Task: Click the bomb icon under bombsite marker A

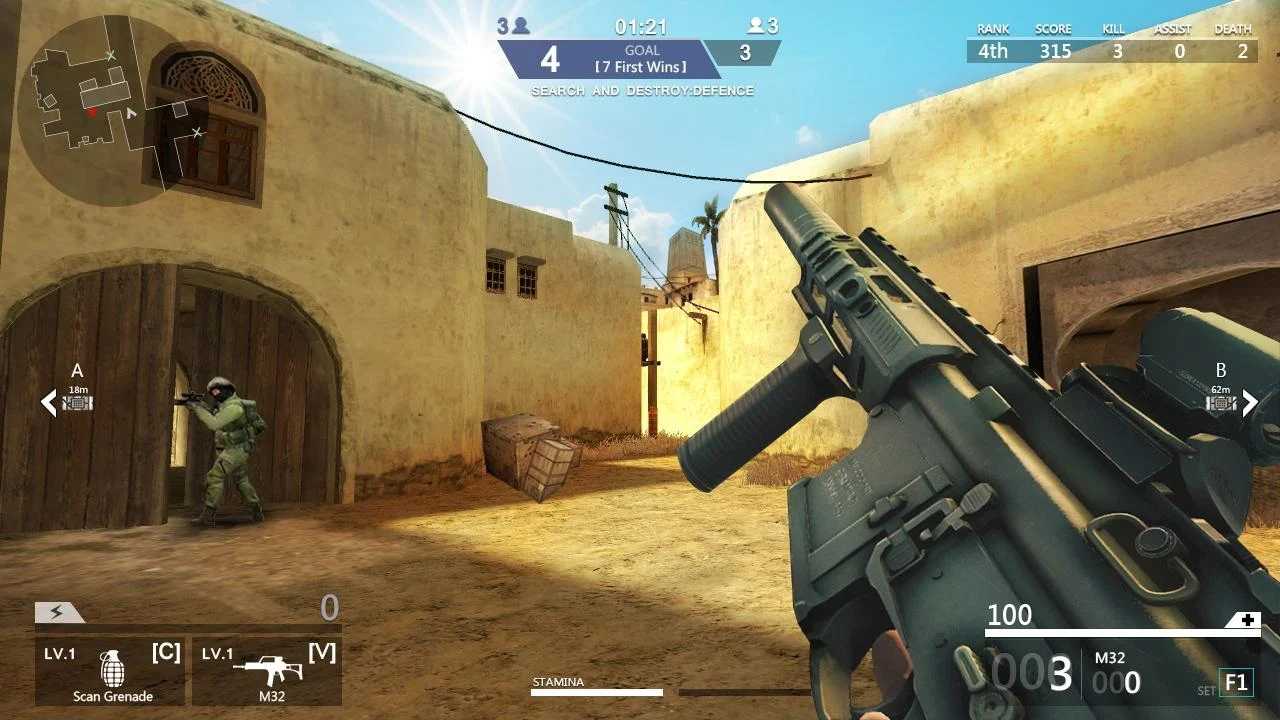Action: click(x=77, y=404)
